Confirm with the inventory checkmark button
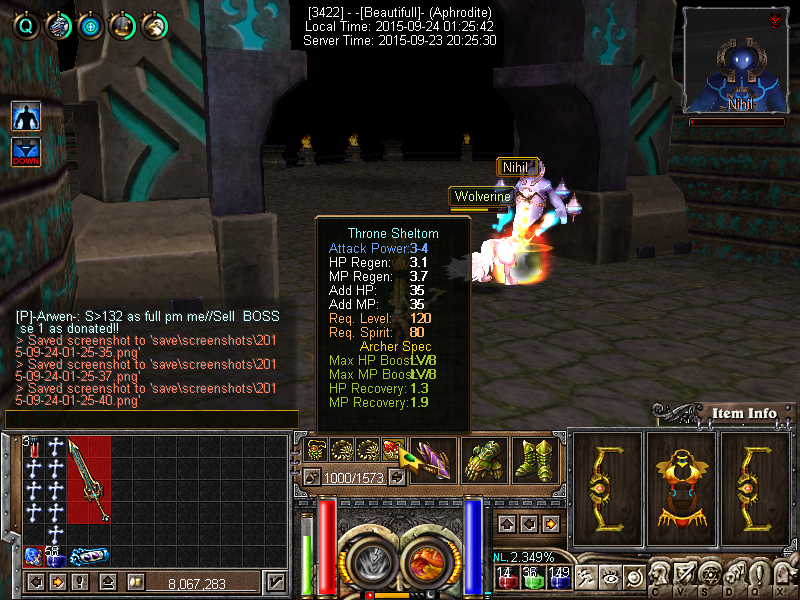The width and height of the screenshot is (800, 600). pos(277,582)
